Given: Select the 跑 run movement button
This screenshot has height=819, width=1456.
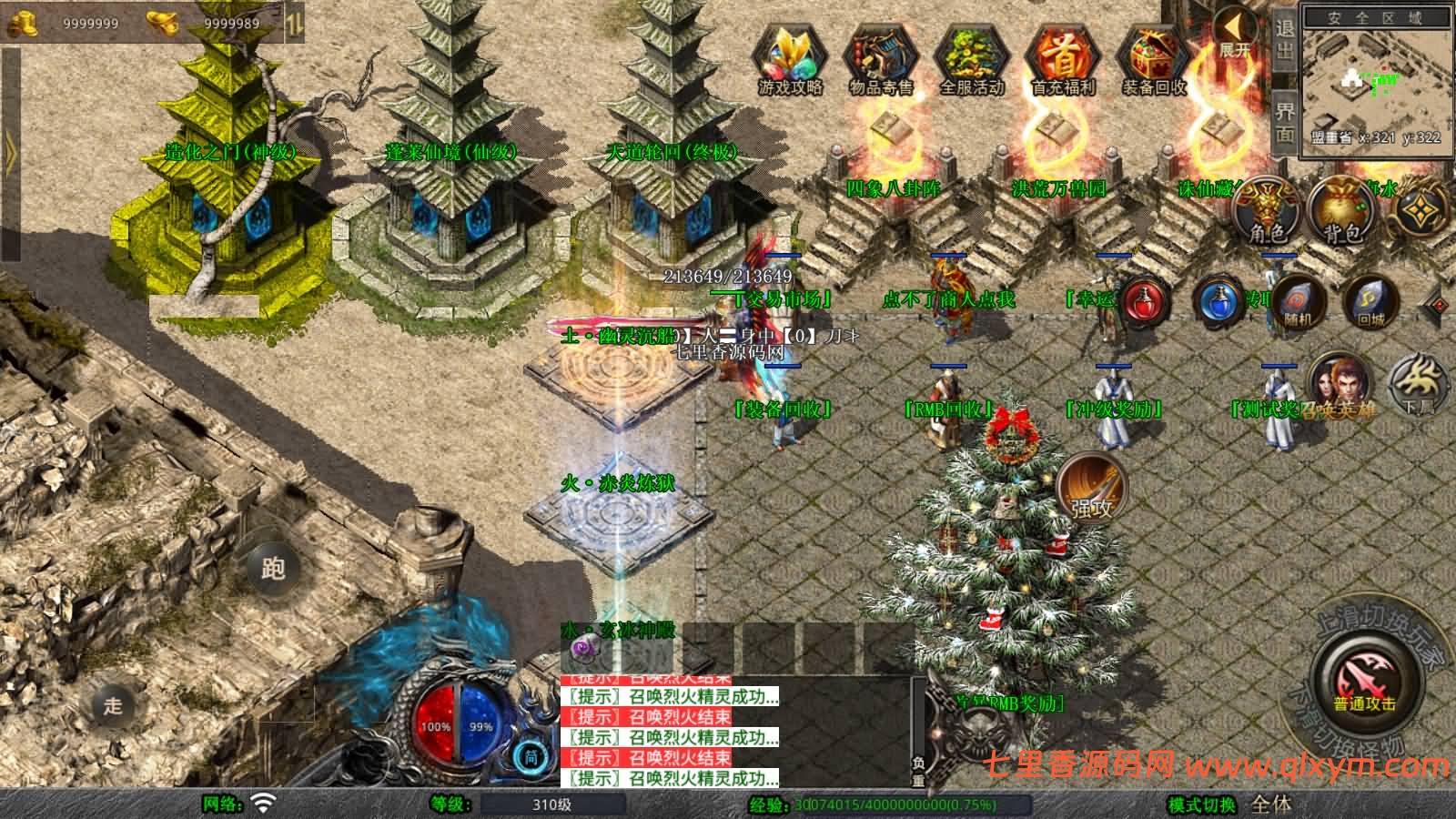Looking at the screenshot, I should pyautogui.click(x=273, y=568).
